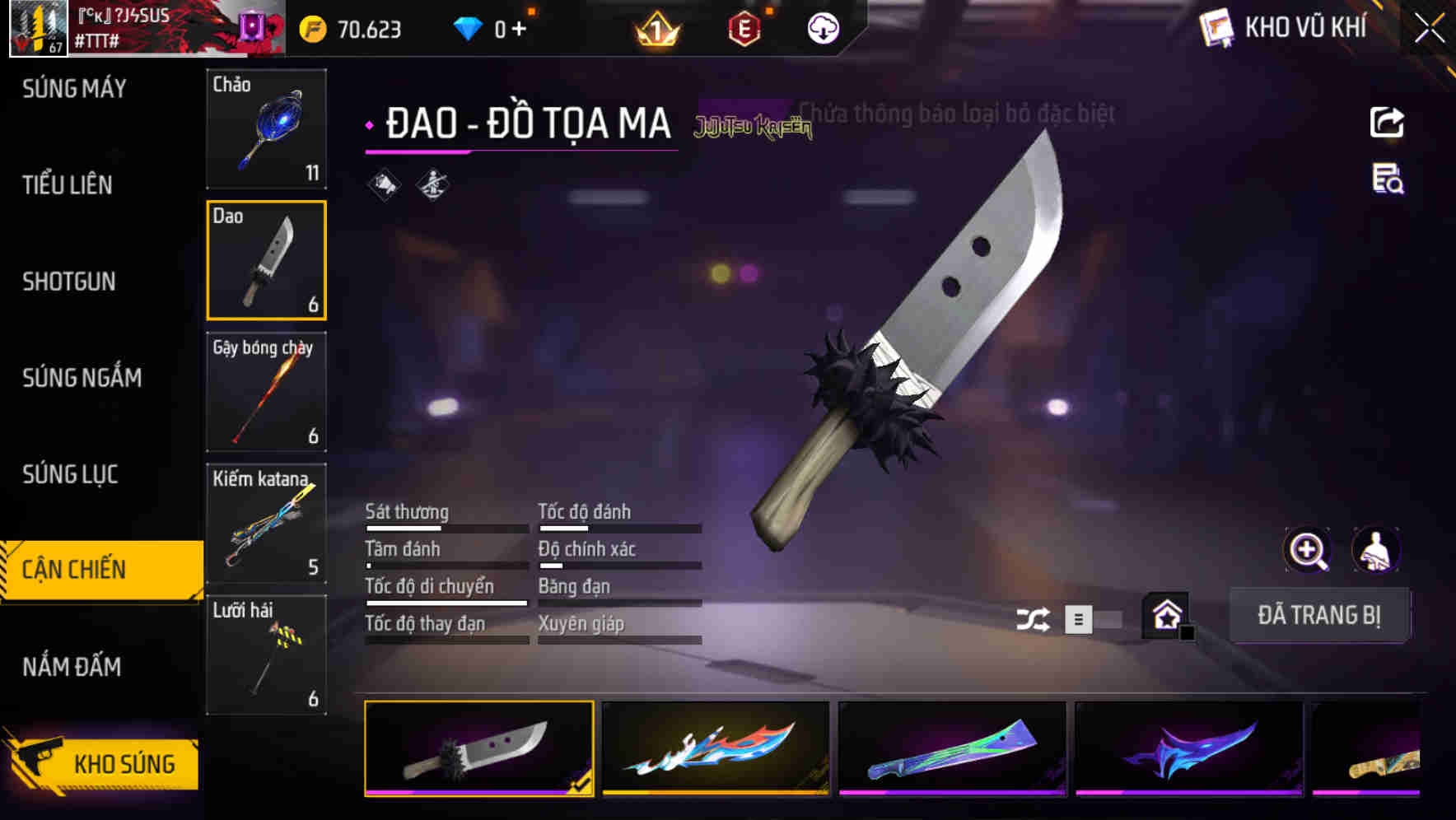
Task: Open the share icon near Kho Vũ Khí
Action: coord(1387,122)
